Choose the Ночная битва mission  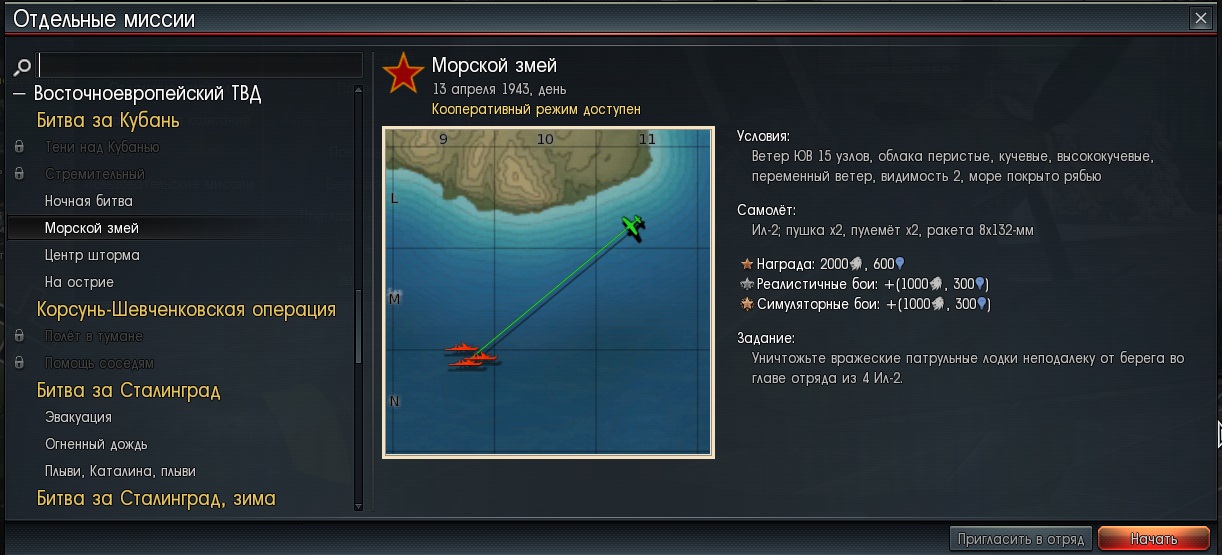(x=89, y=201)
